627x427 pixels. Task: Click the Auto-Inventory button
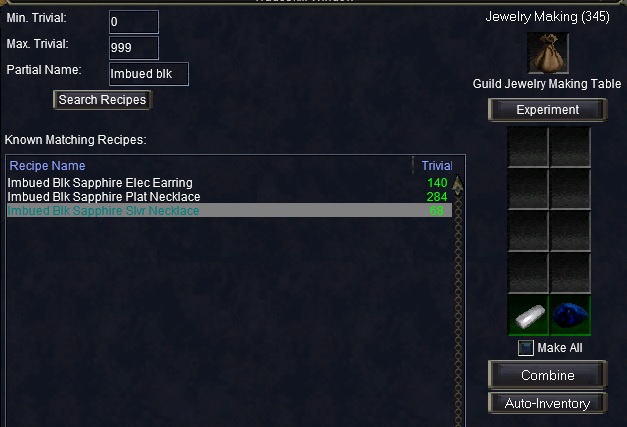[547, 404]
